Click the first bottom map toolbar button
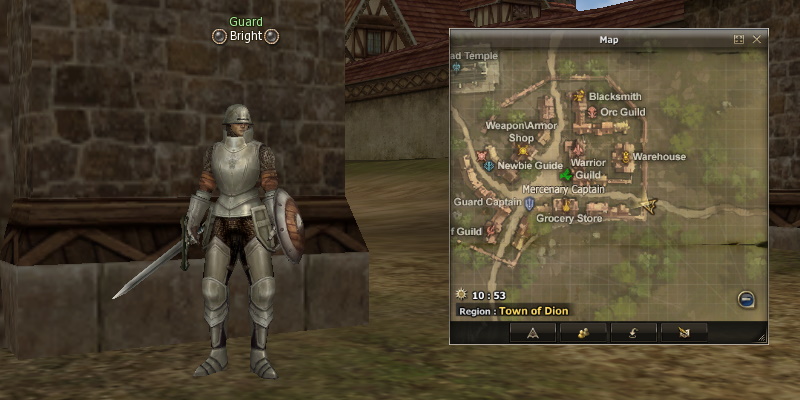800x400 pixels. click(x=533, y=333)
